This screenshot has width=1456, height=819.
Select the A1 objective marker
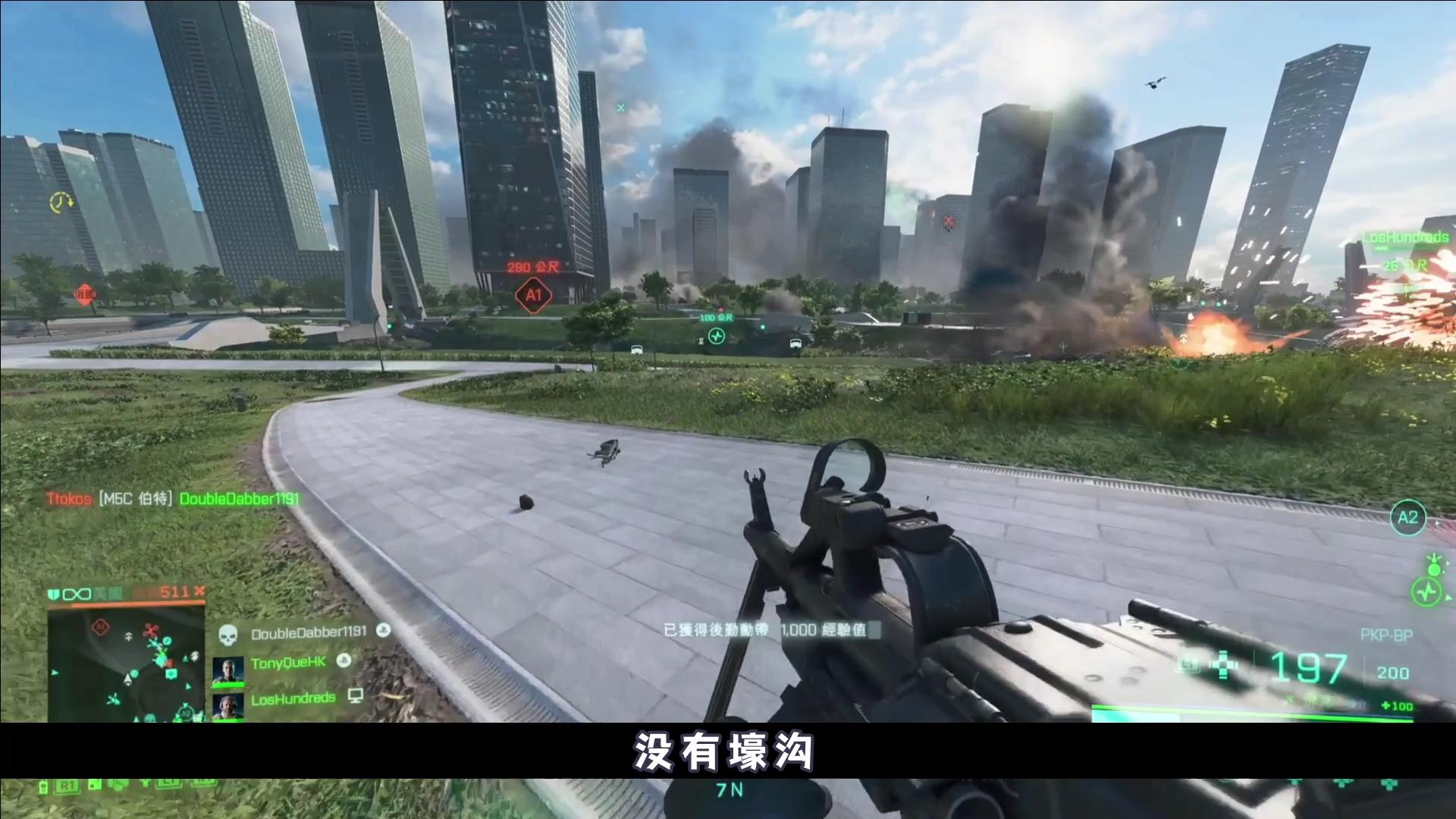pos(533,294)
